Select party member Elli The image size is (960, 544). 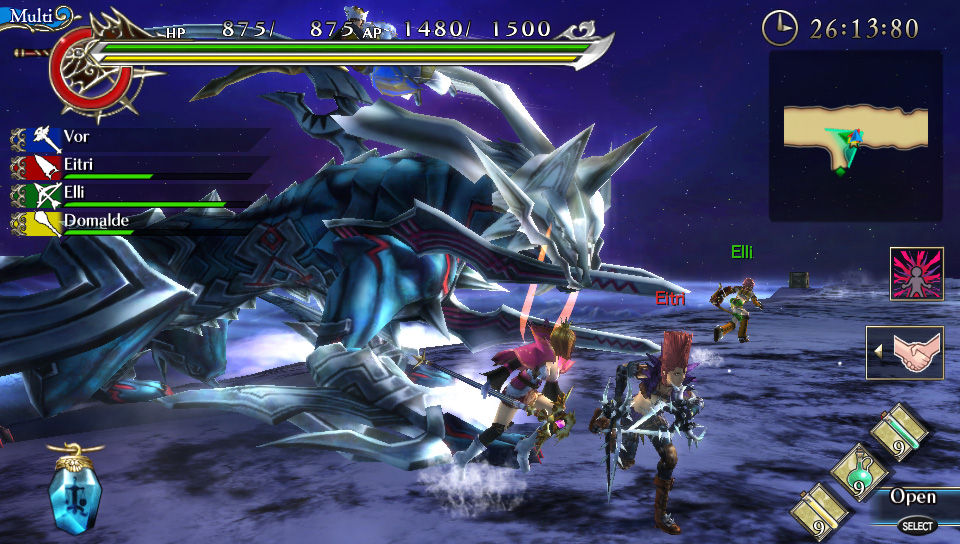(80, 192)
